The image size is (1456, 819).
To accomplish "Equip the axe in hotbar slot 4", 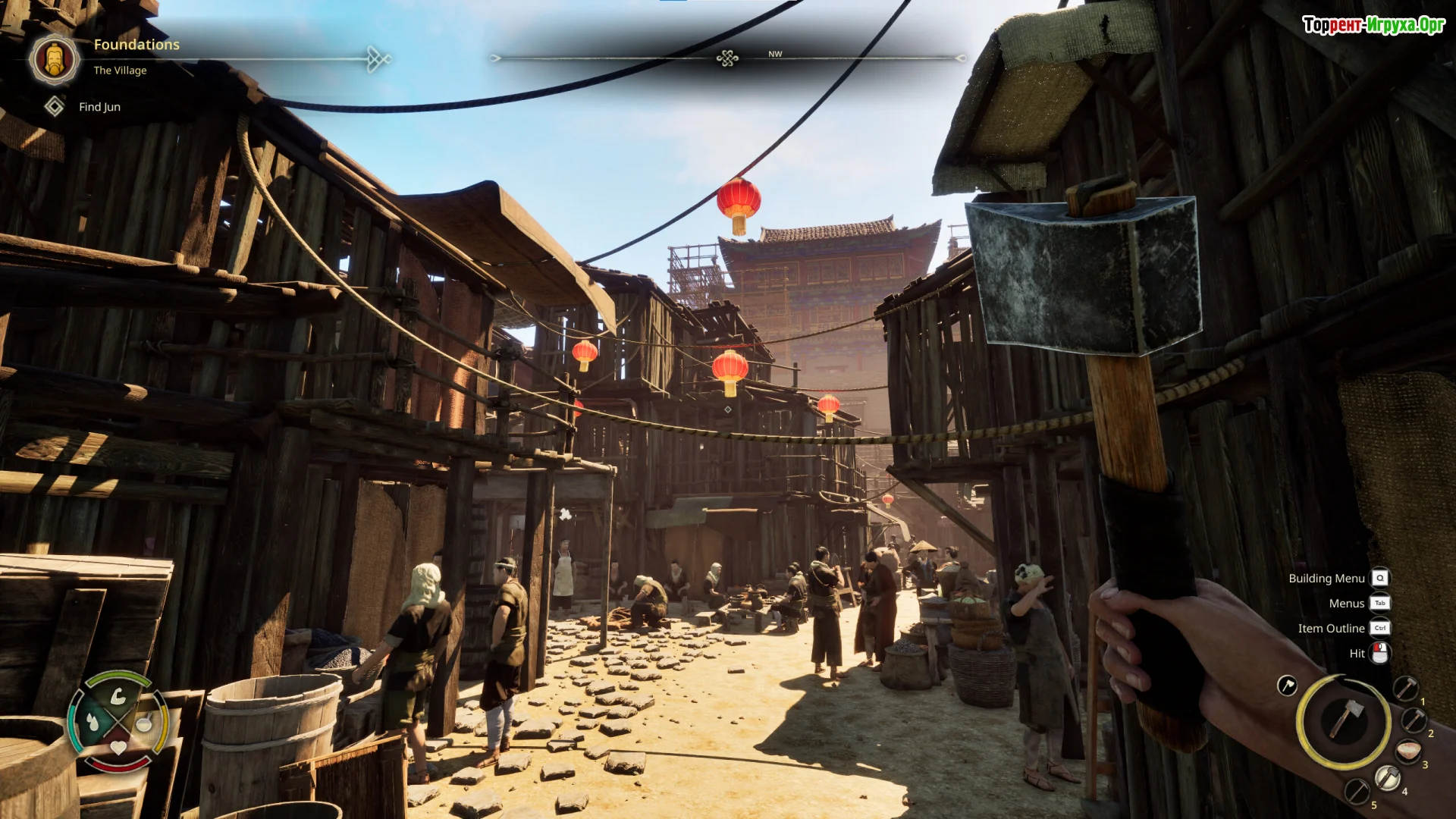I will (1387, 777).
